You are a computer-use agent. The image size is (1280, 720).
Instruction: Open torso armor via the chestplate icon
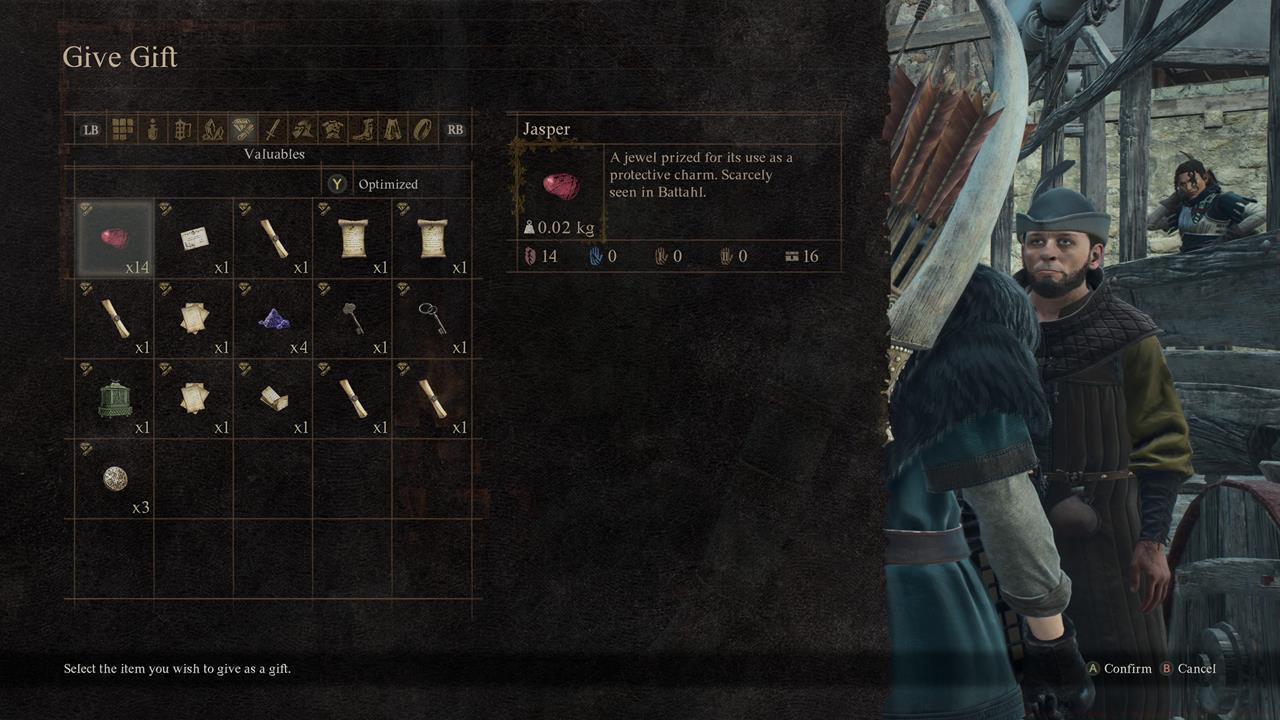click(x=330, y=129)
